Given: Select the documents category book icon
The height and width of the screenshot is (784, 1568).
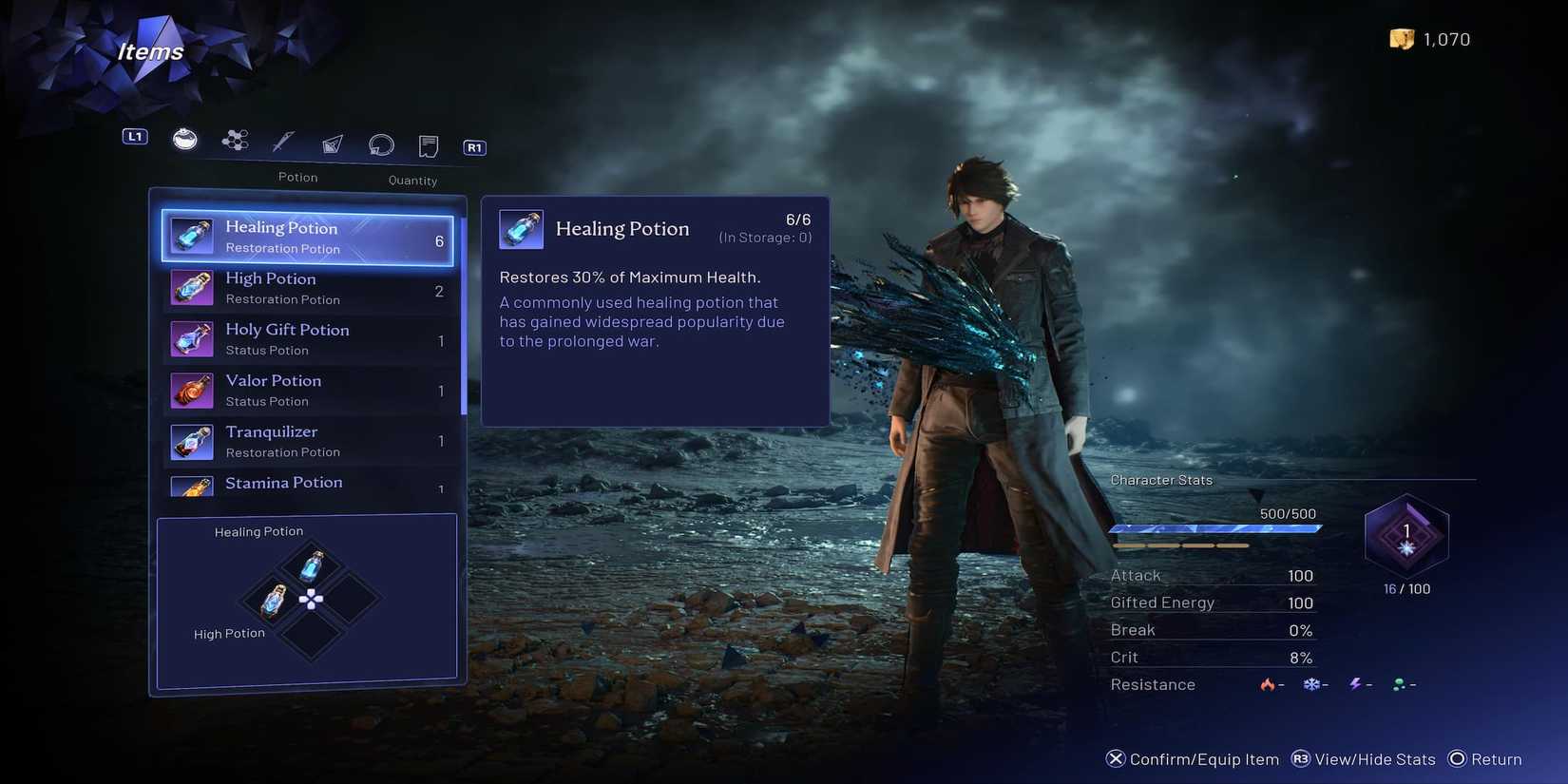Looking at the screenshot, I should pyautogui.click(x=428, y=145).
